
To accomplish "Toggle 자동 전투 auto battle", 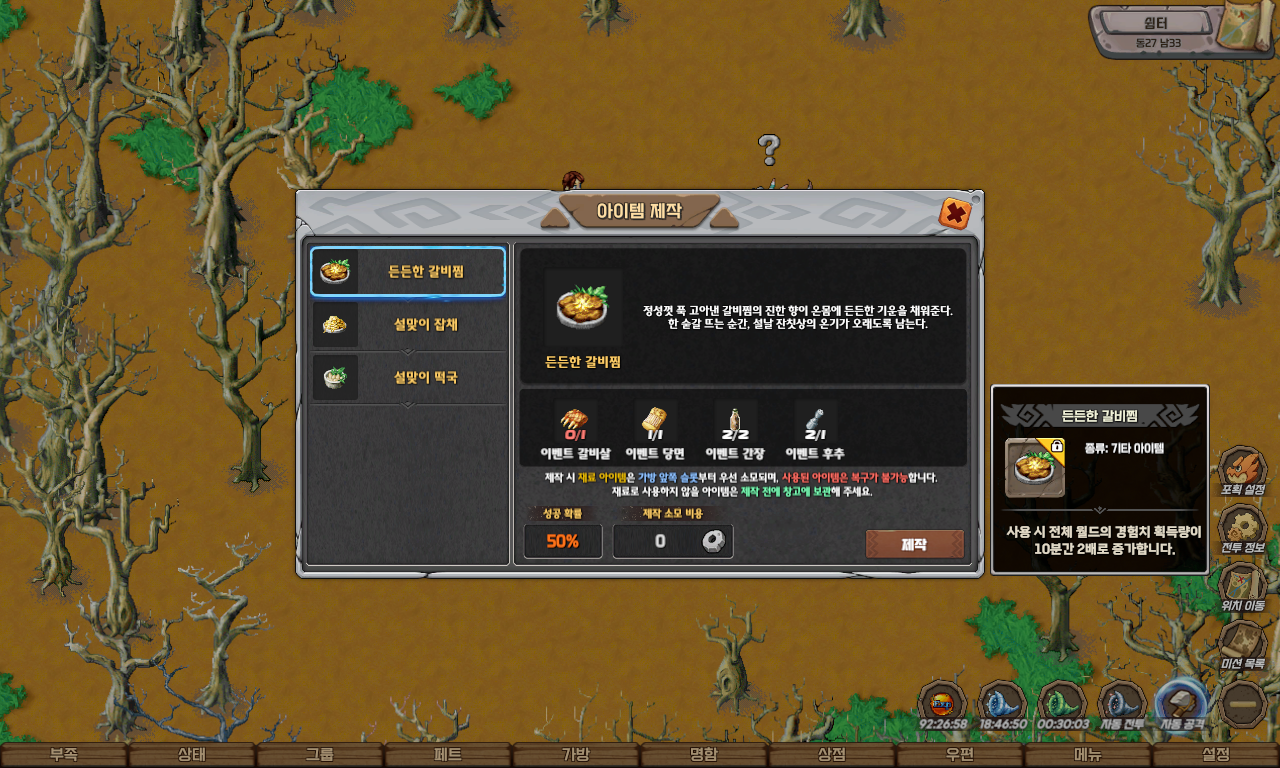I will (1122, 704).
